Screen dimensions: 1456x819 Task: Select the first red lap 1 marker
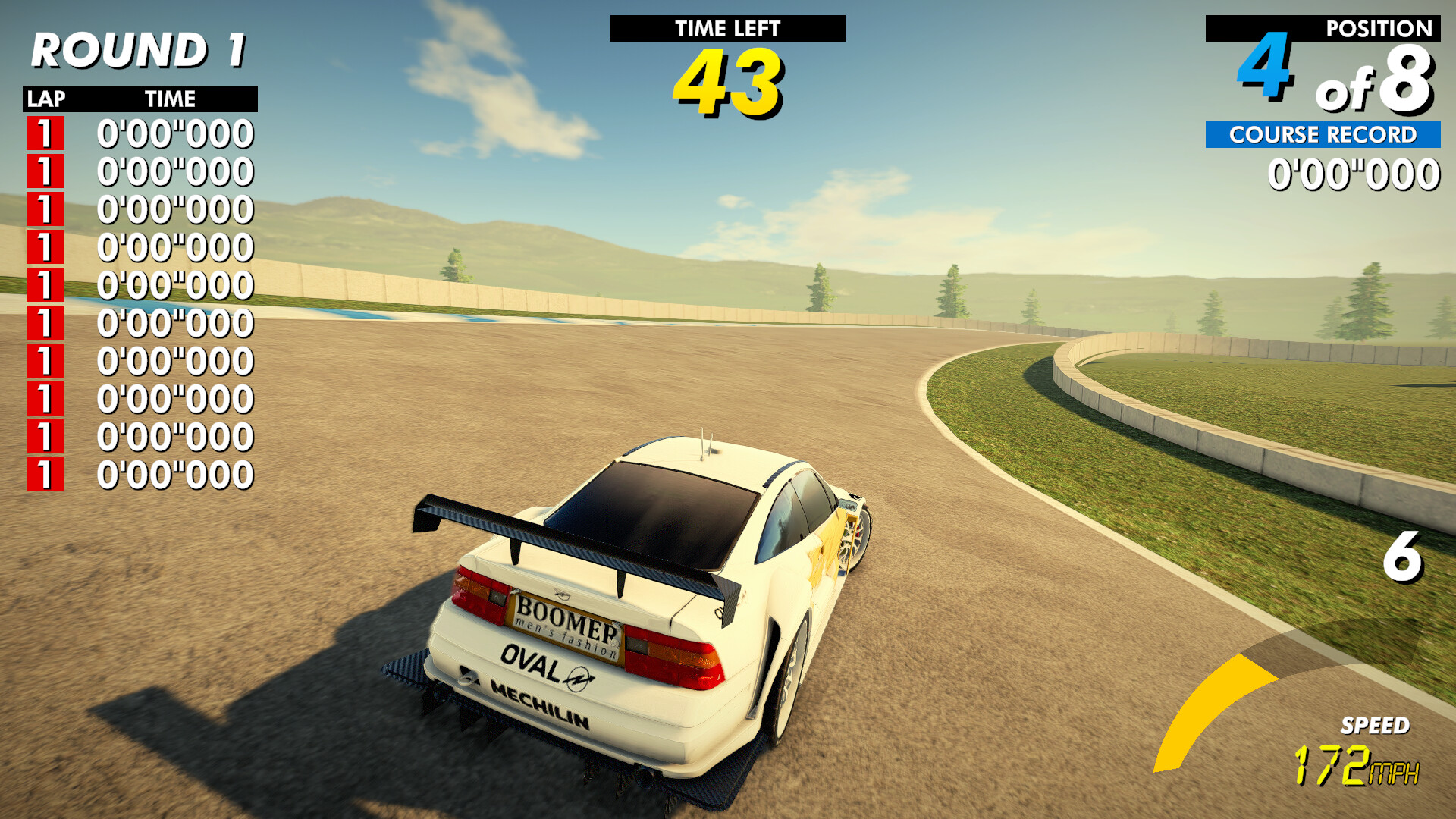(x=44, y=133)
